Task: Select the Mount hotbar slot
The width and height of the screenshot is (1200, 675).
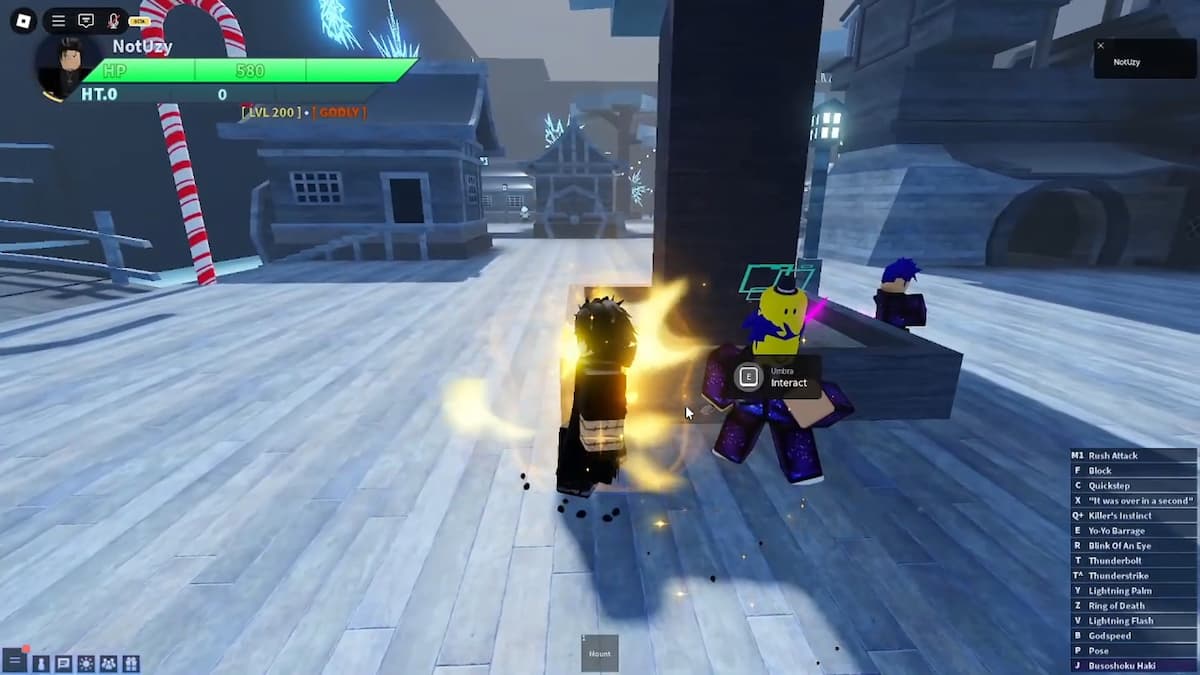Action: tap(600, 653)
